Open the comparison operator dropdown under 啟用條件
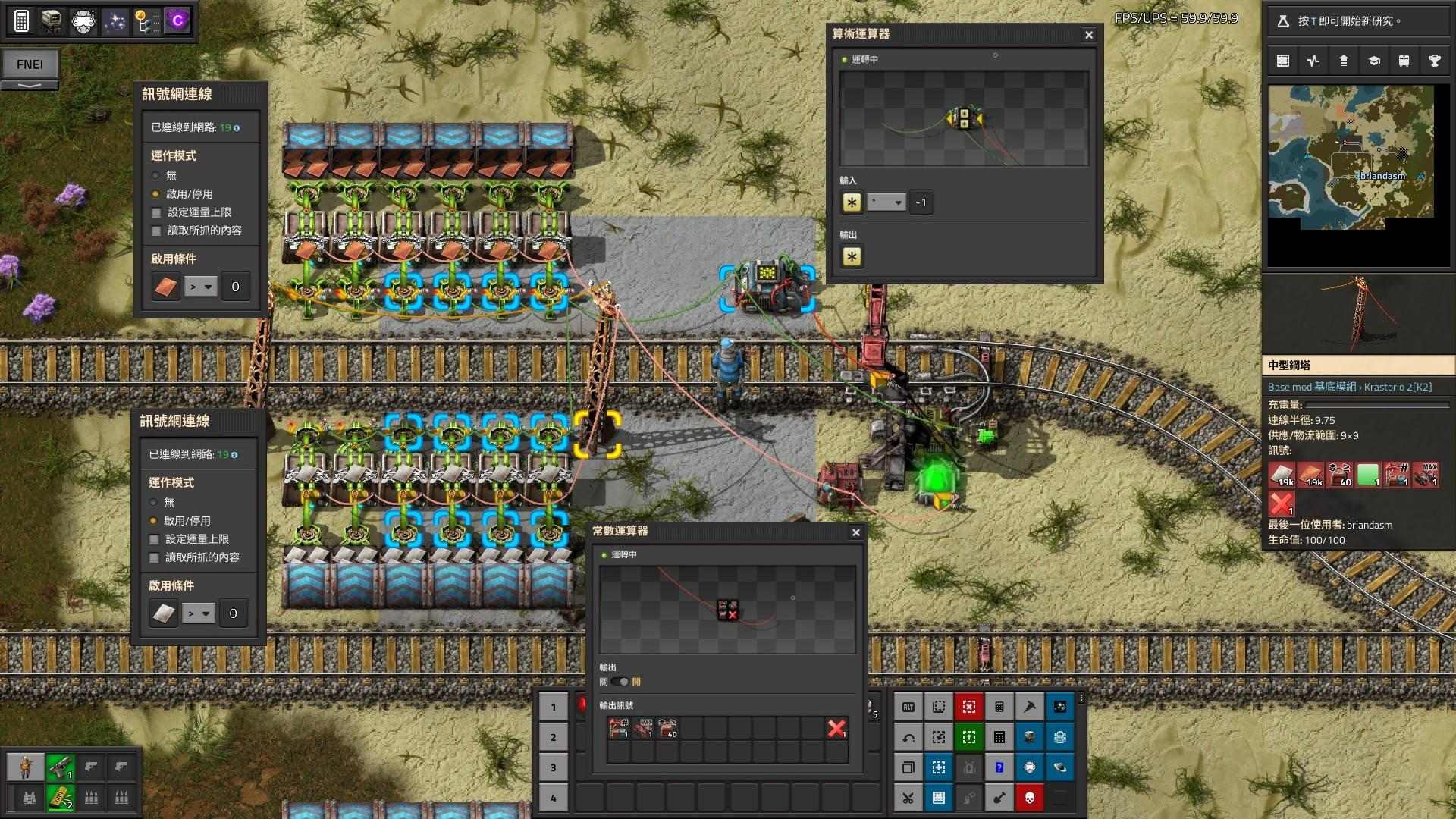1456x819 pixels. click(199, 286)
